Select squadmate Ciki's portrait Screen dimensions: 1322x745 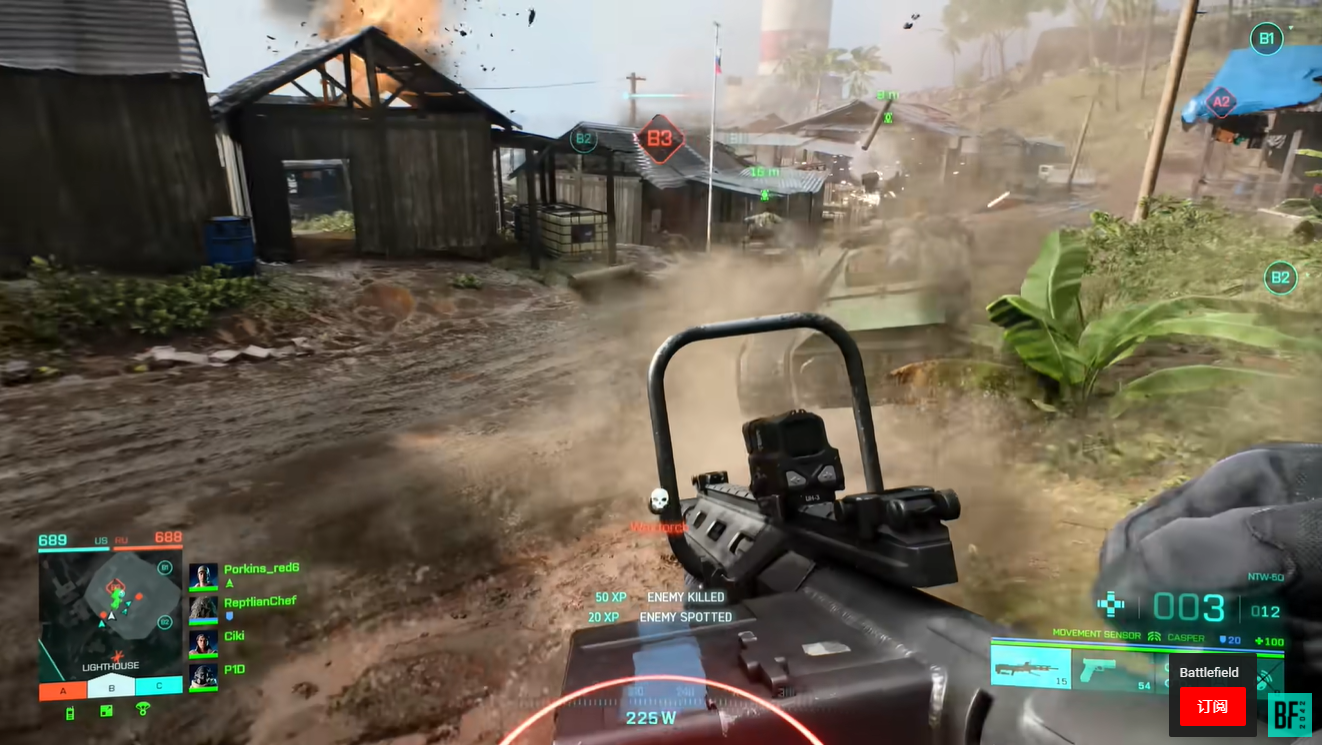[x=203, y=642]
